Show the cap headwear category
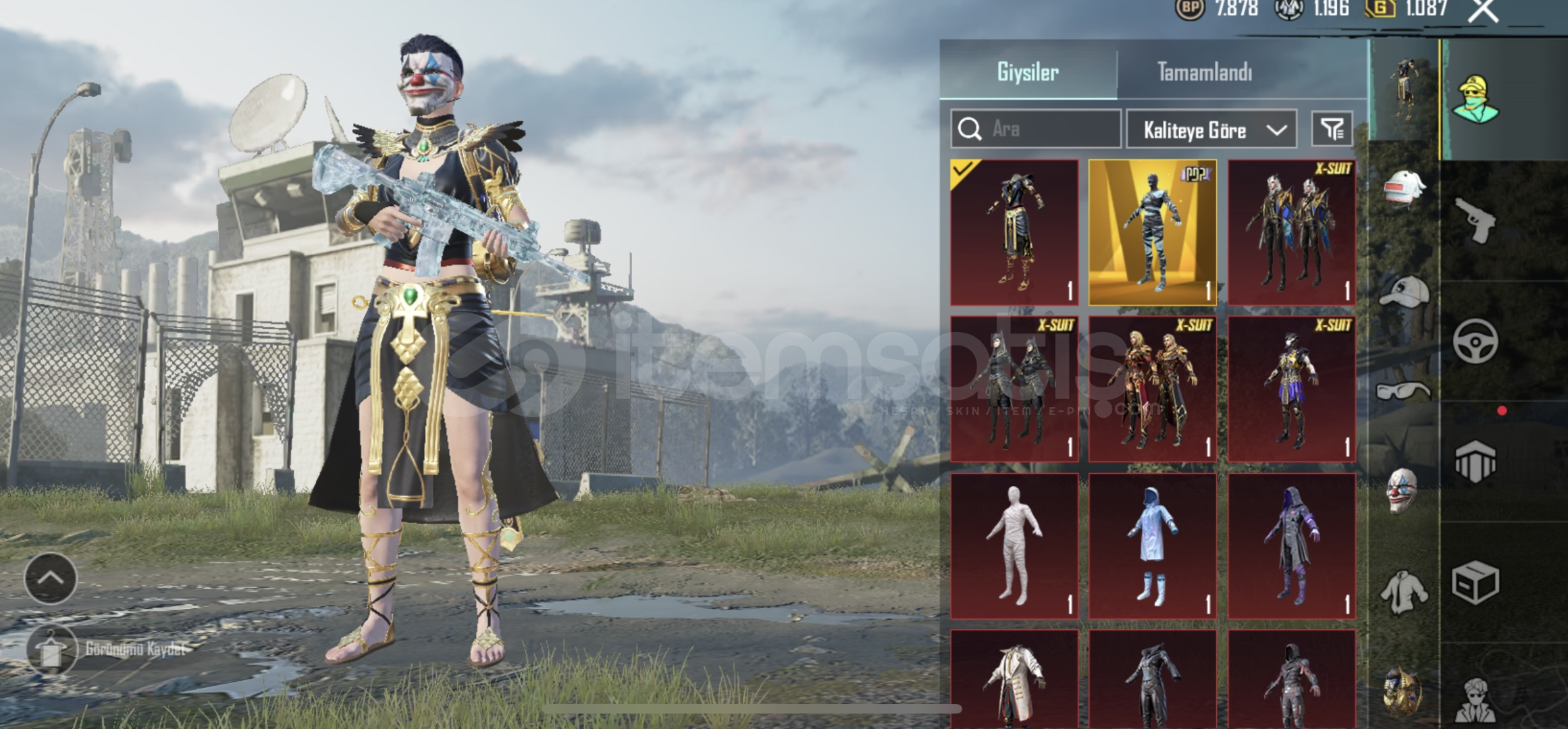 coord(1403,292)
